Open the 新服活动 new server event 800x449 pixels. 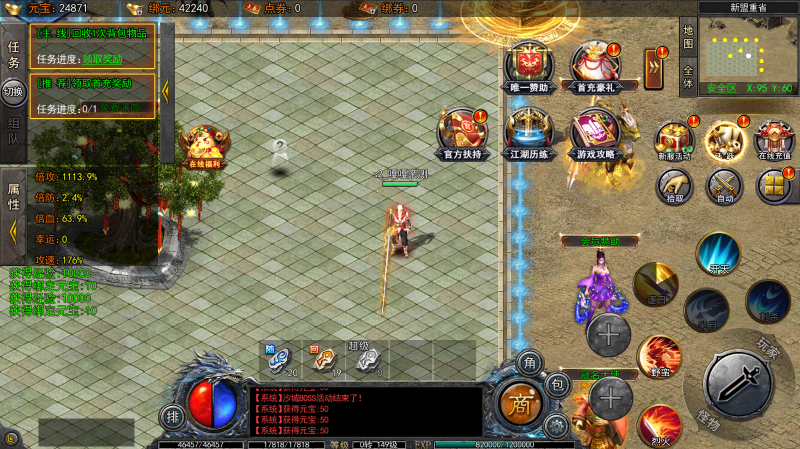tap(674, 141)
